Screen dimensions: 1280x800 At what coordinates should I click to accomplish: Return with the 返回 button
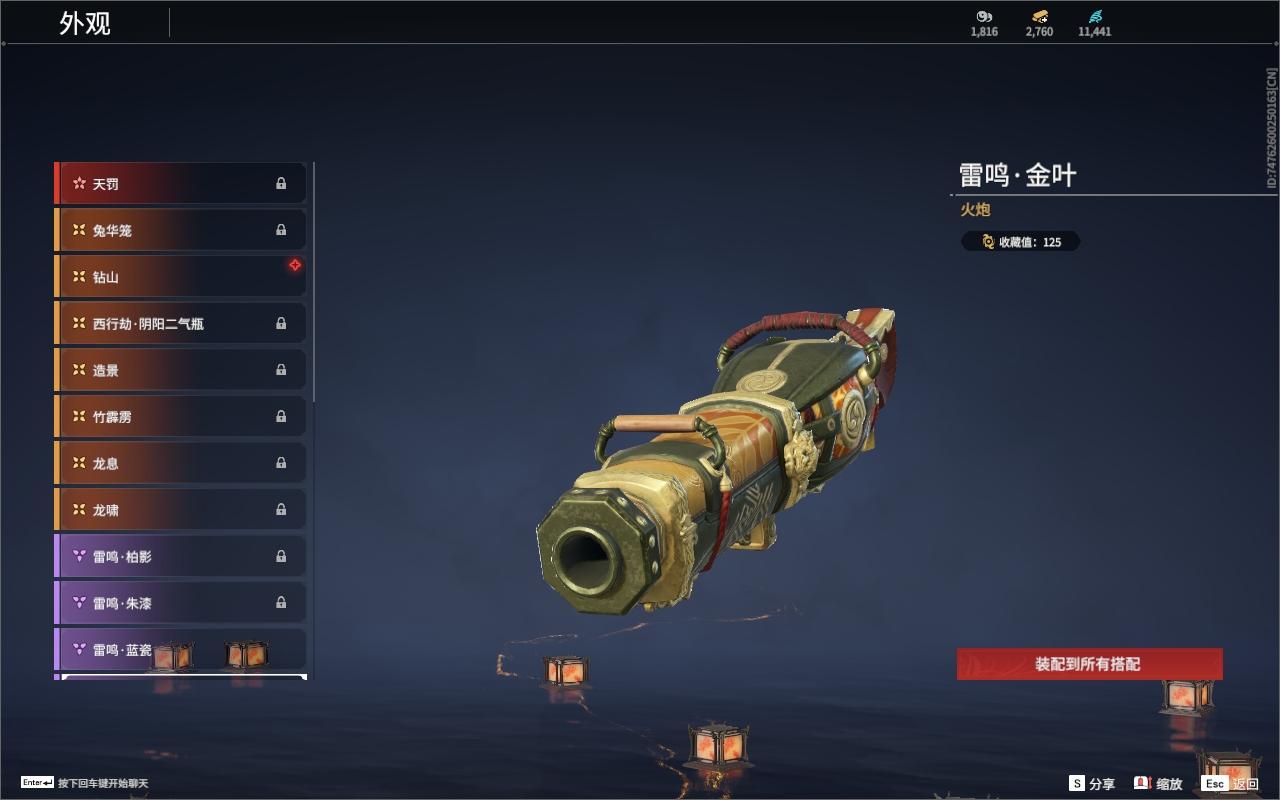coord(1231,784)
